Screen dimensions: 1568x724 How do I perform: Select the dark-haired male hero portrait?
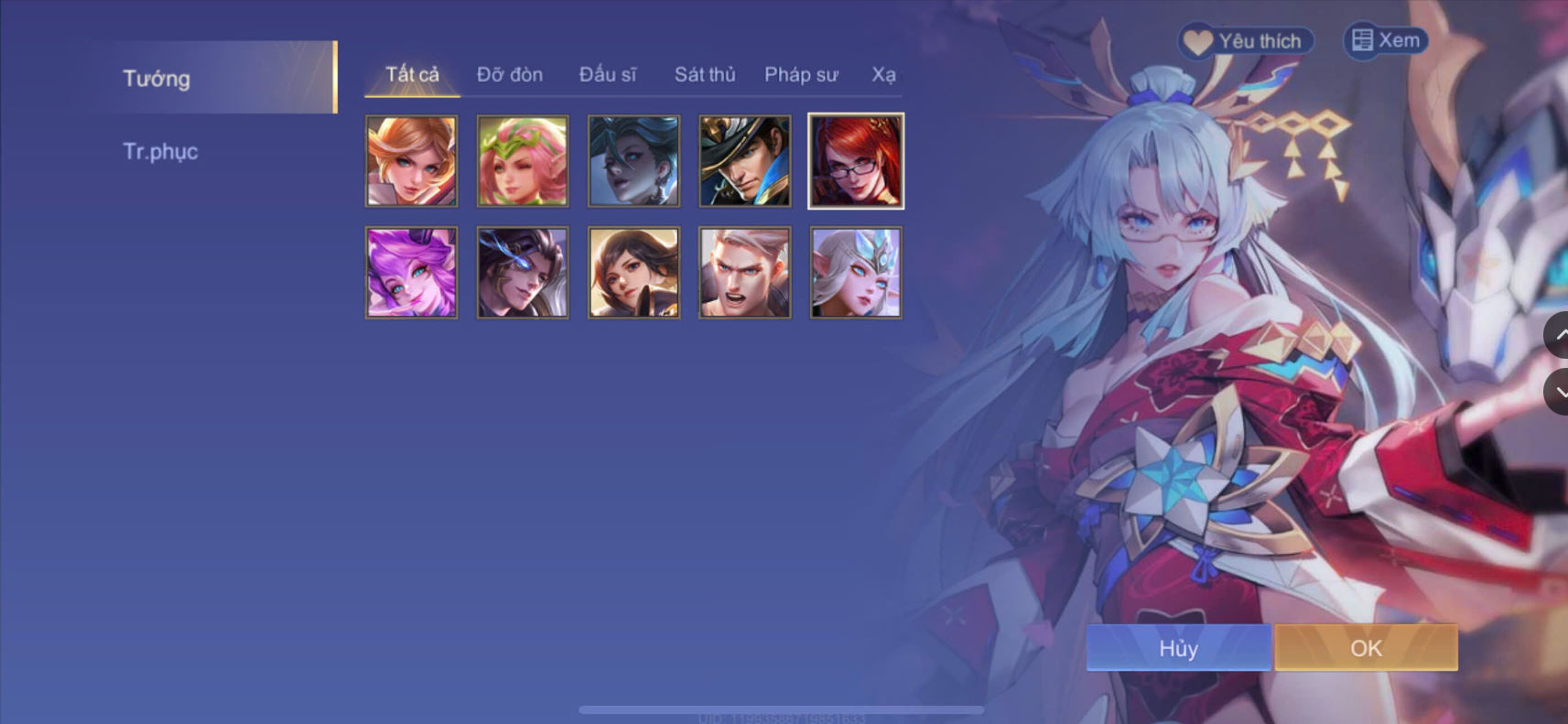522,273
